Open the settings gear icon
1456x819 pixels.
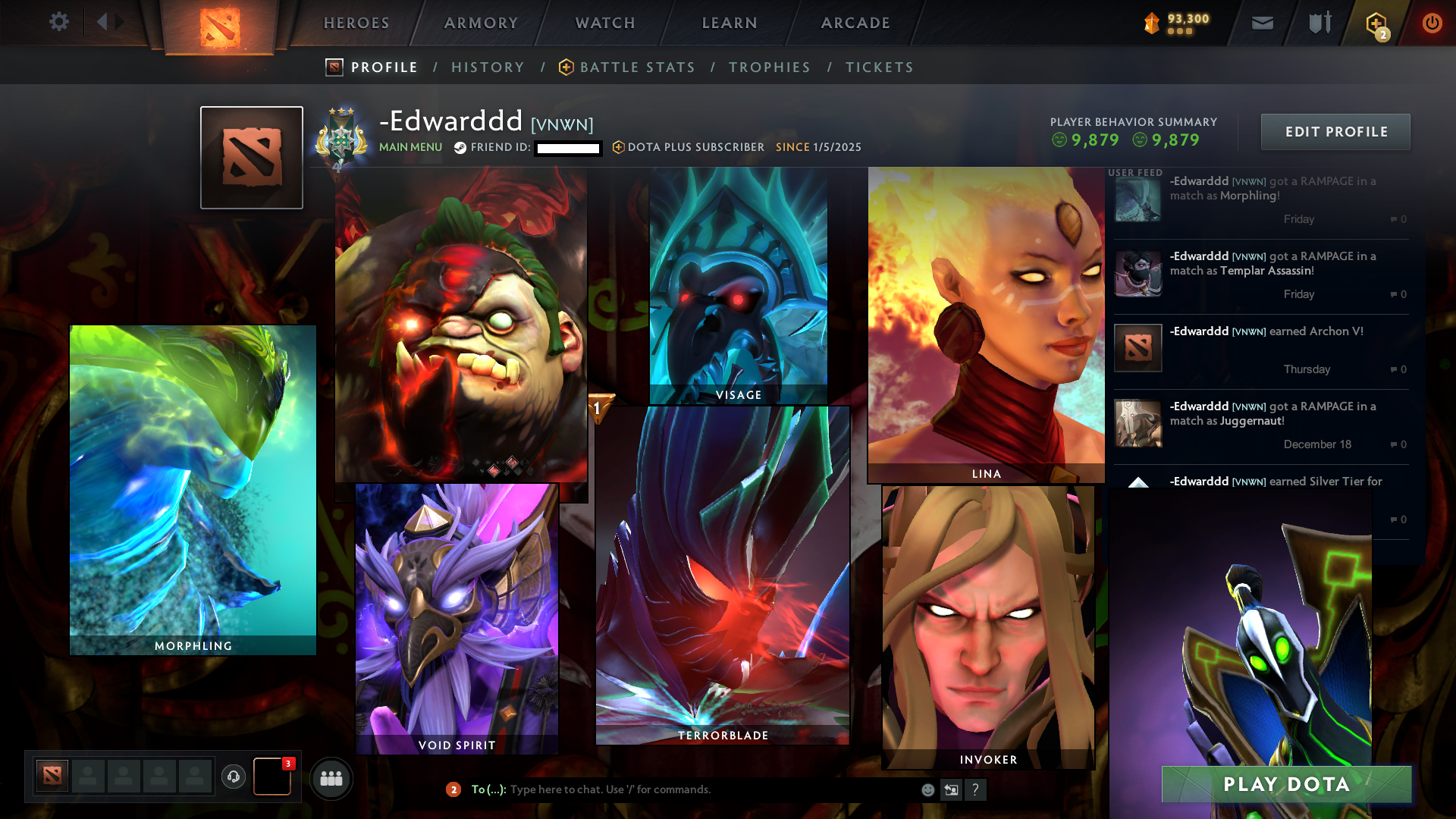59,22
